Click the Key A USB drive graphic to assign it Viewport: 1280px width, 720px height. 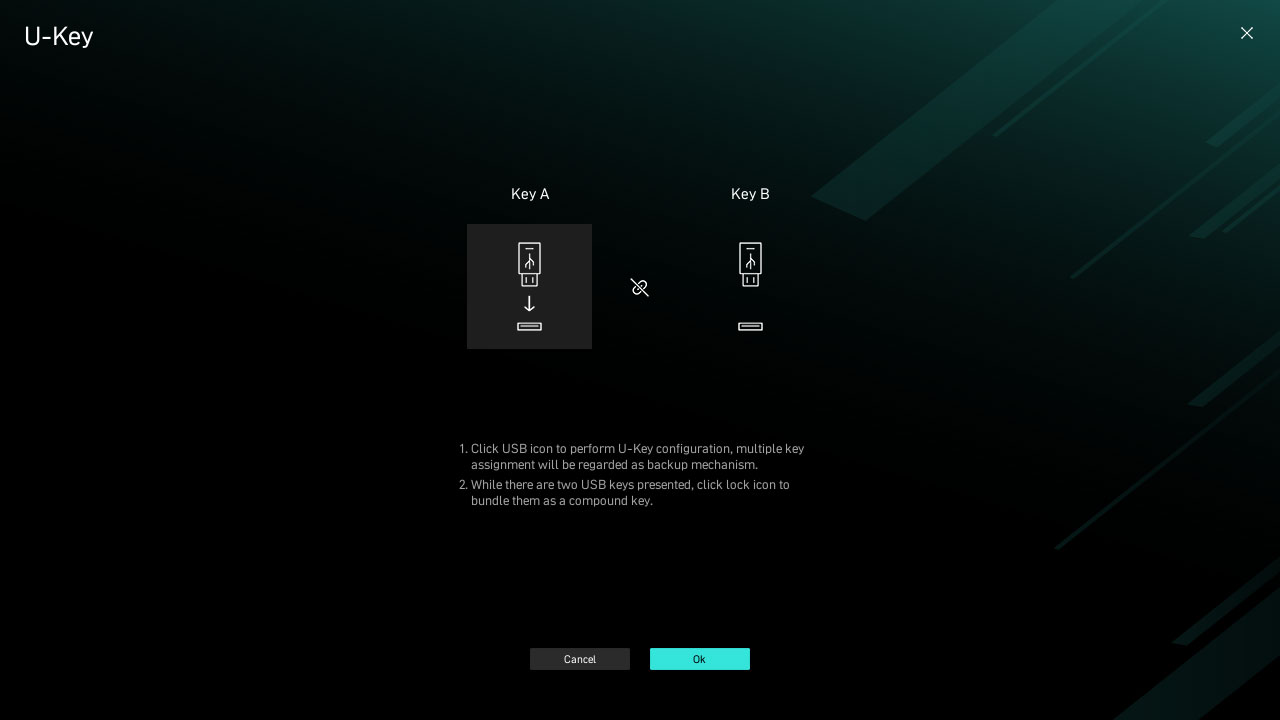click(x=529, y=264)
